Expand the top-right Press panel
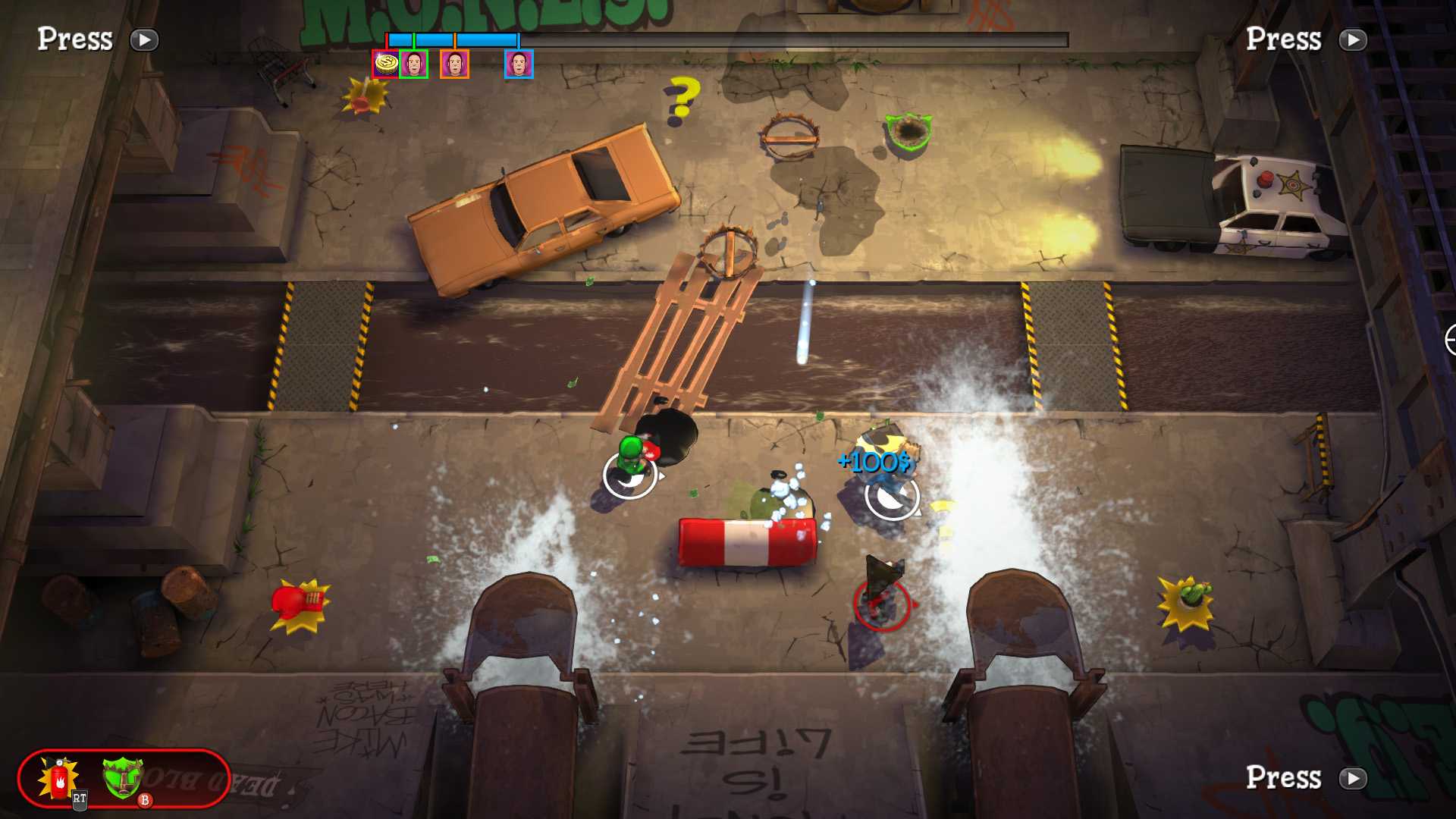1456x819 pixels. 1285,39
